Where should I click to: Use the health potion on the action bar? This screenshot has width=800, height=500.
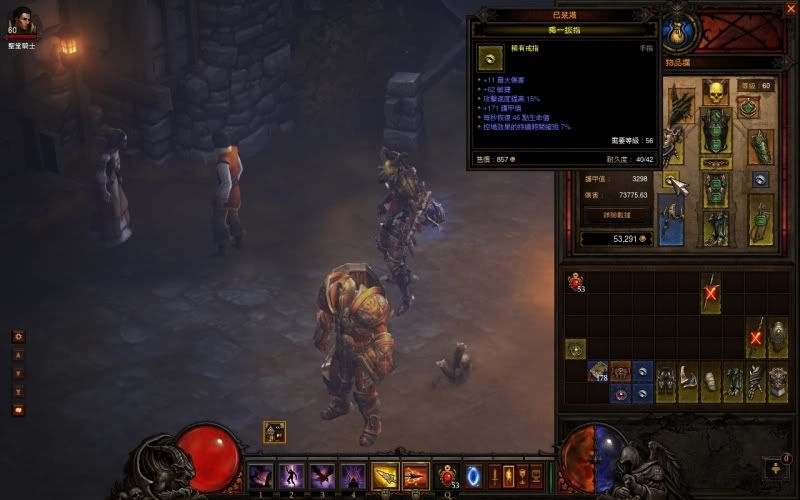(x=449, y=475)
